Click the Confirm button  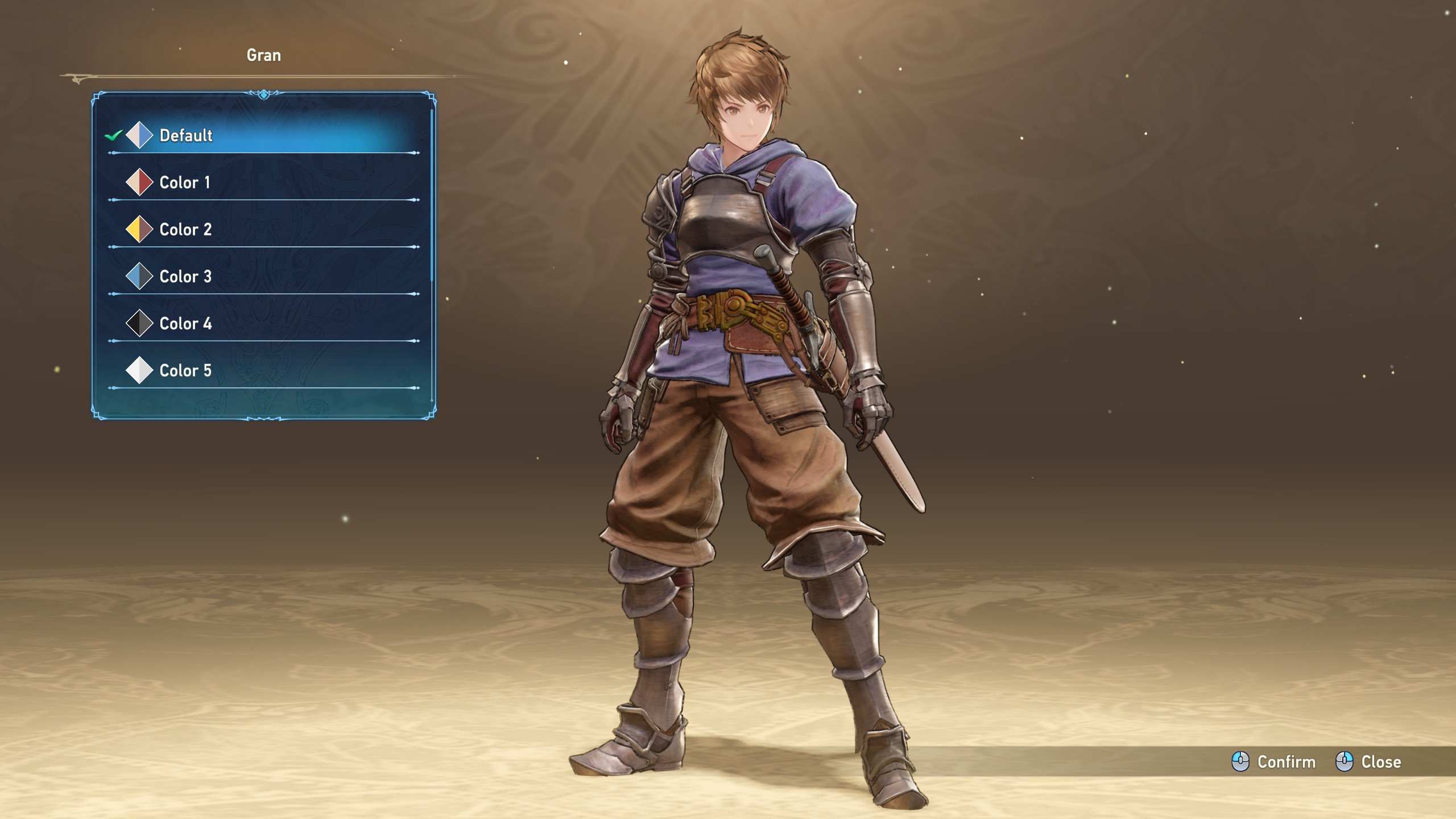1274,762
